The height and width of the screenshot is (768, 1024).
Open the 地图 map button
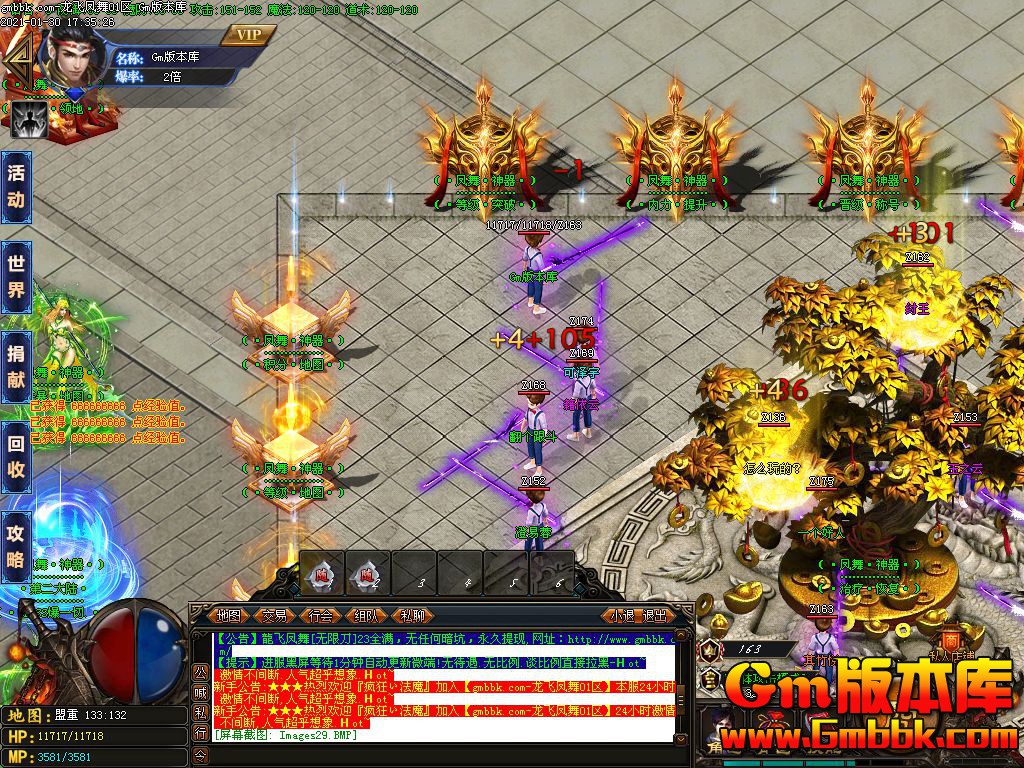(x=229, y=616)
